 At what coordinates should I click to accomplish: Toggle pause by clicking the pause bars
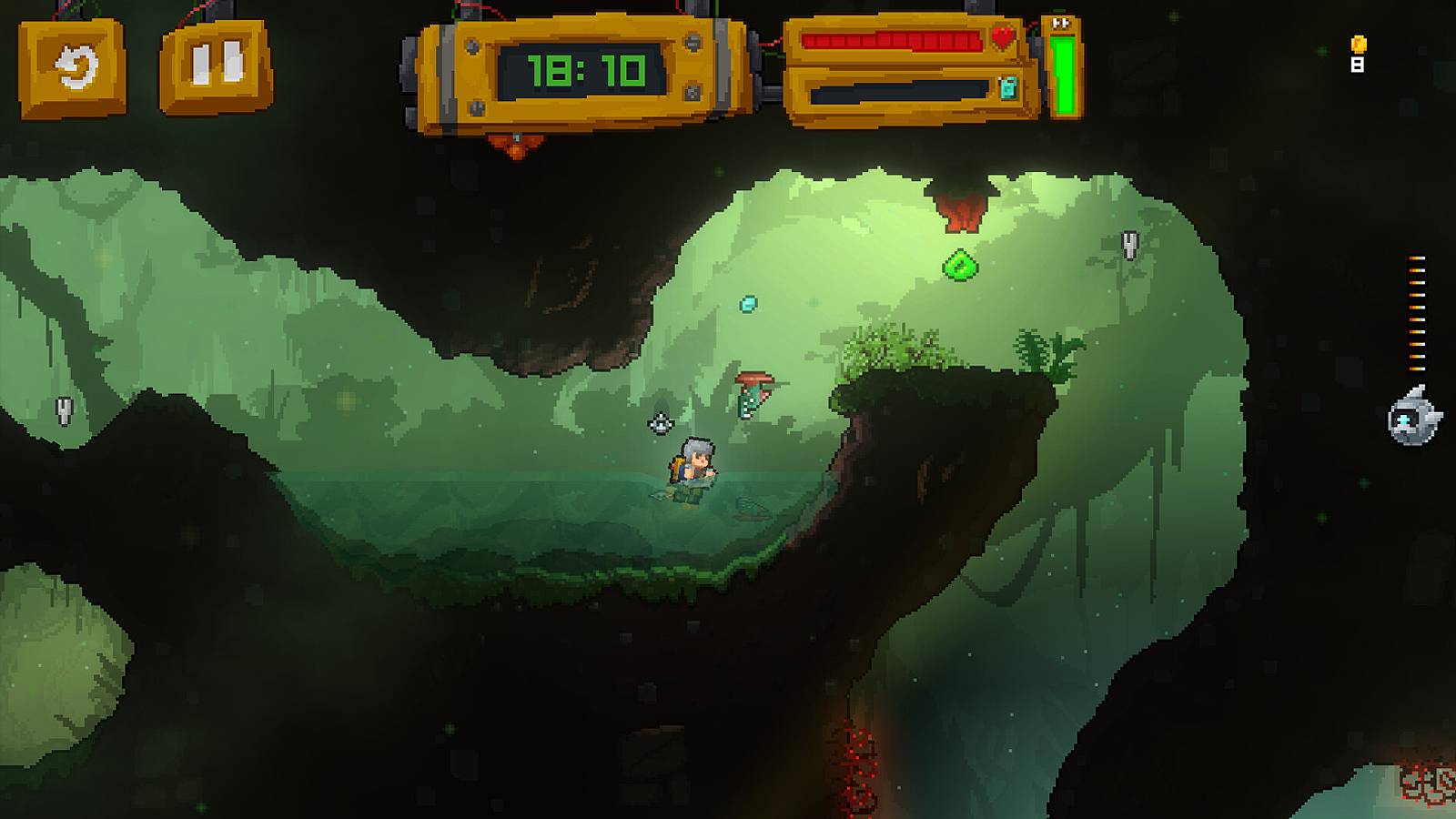217,65
